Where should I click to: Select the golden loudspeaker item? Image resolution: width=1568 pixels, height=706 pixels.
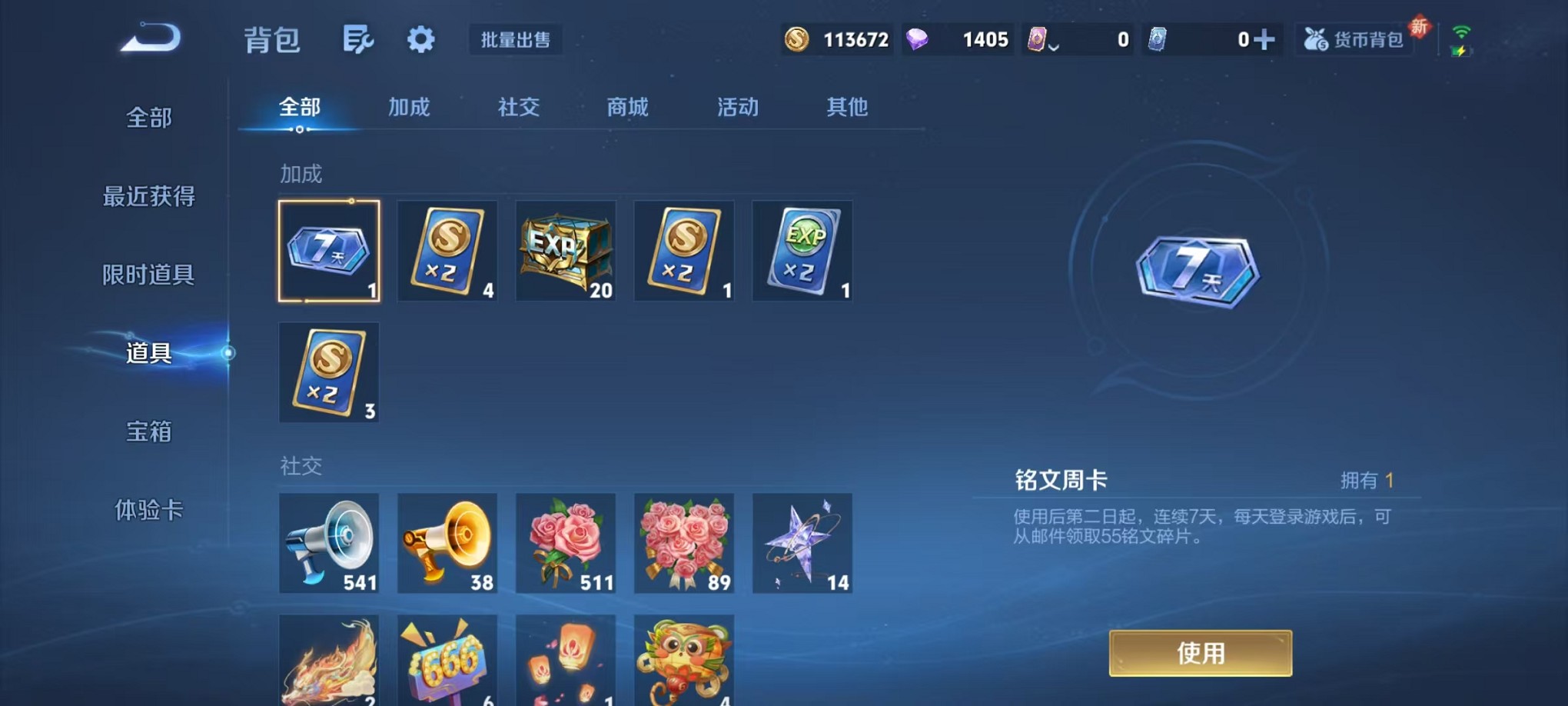pos(447,543)
